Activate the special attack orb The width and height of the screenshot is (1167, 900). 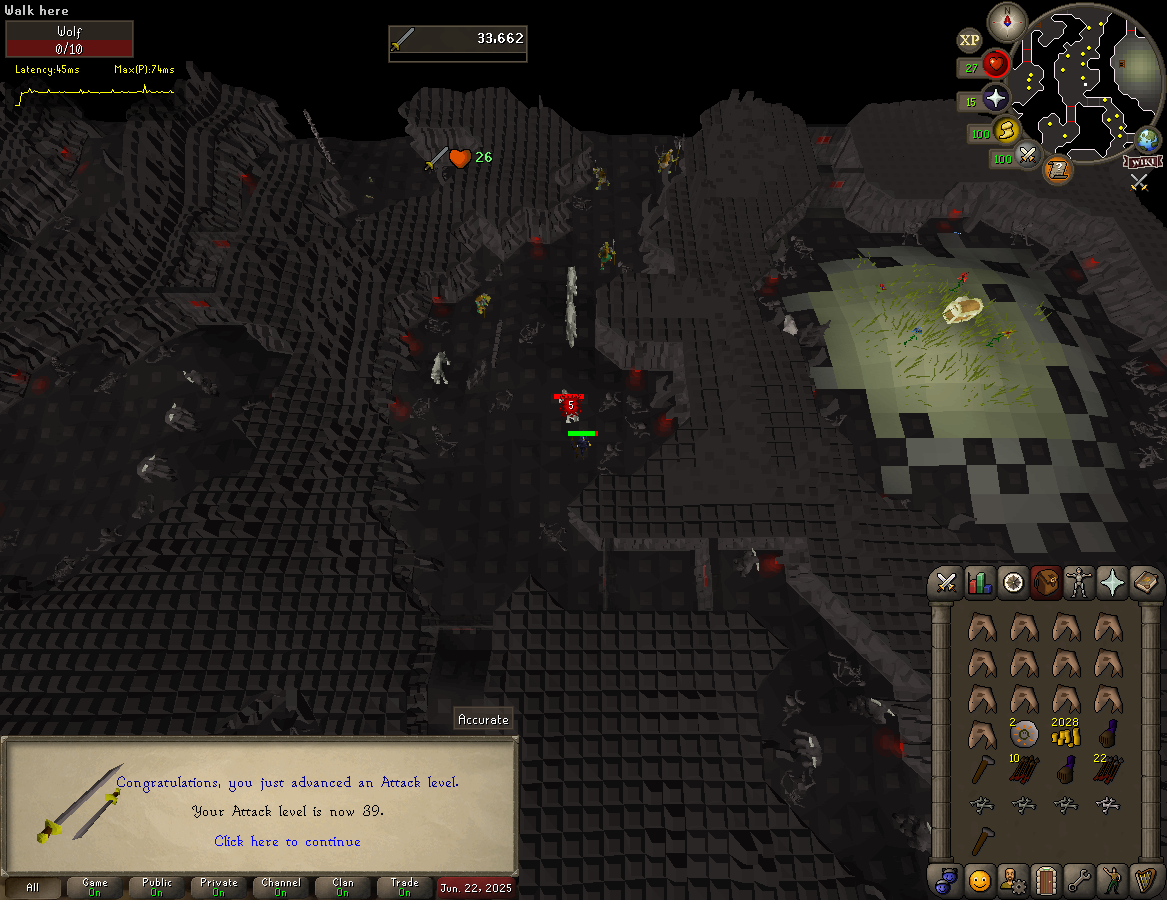pyautogui.click(x=1028, y=155)
